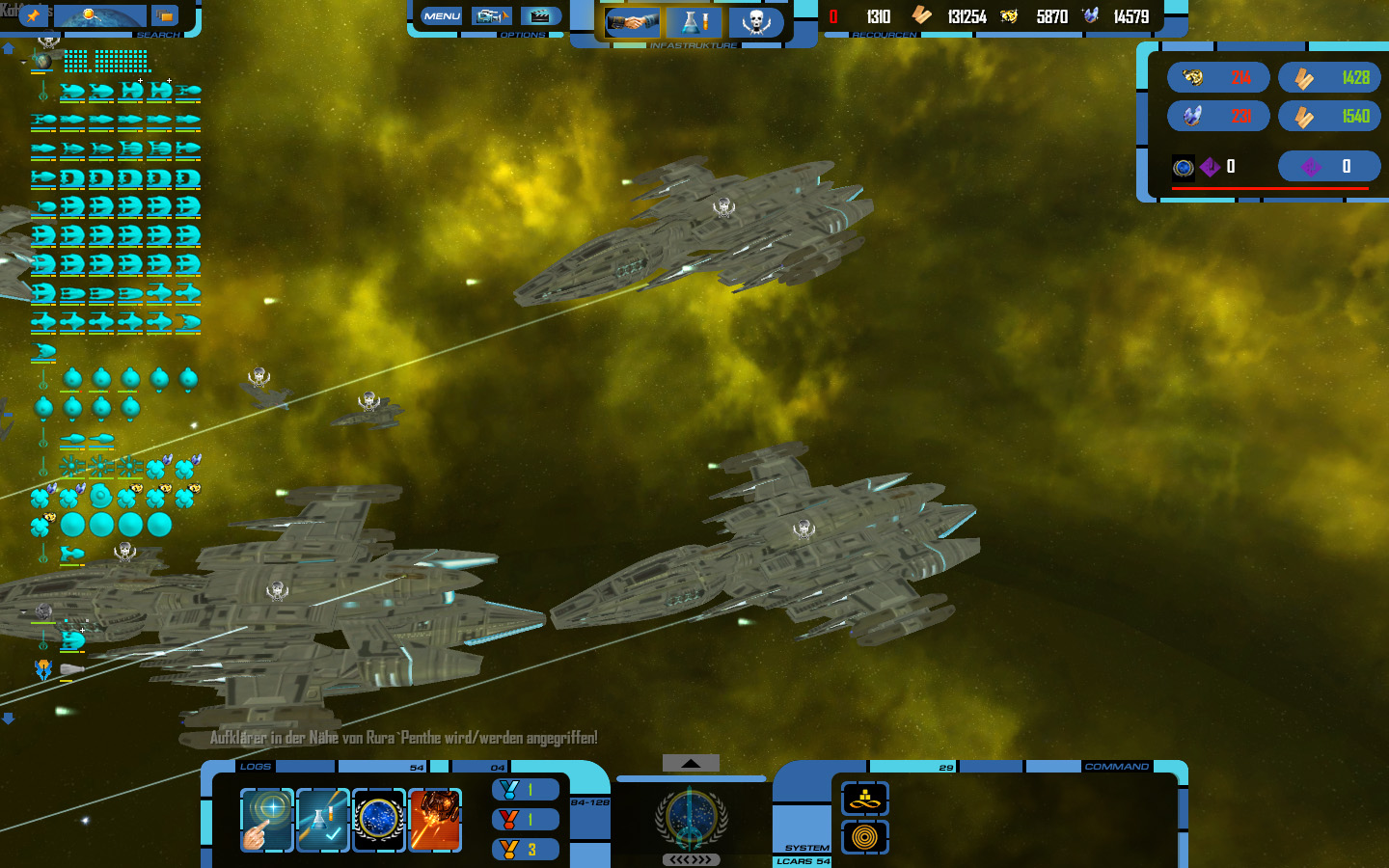Open the pointing-finger log icon

(266, 820)
